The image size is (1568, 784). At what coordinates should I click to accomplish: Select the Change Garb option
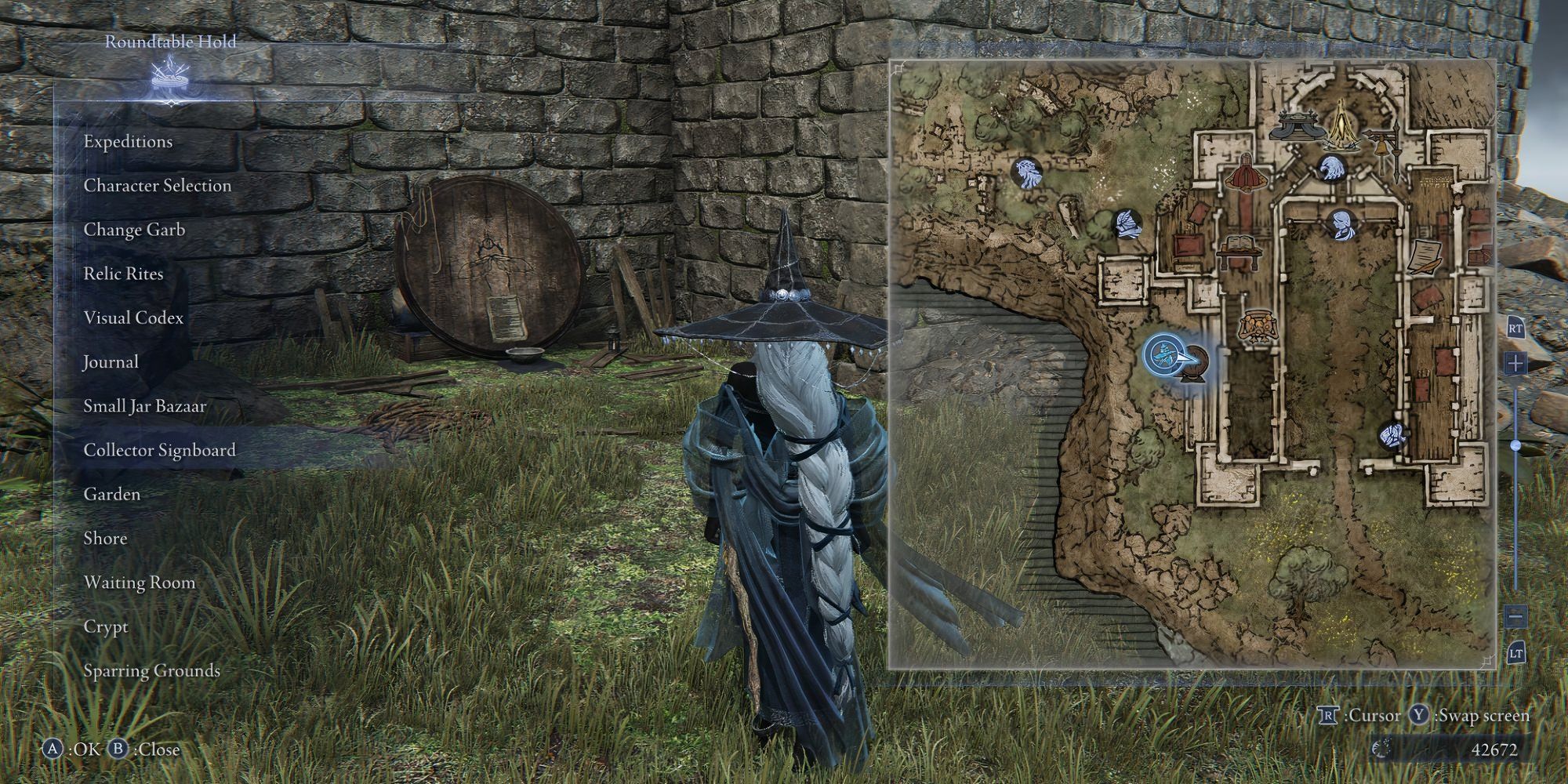pyautogui.click(x=134, y=230)
